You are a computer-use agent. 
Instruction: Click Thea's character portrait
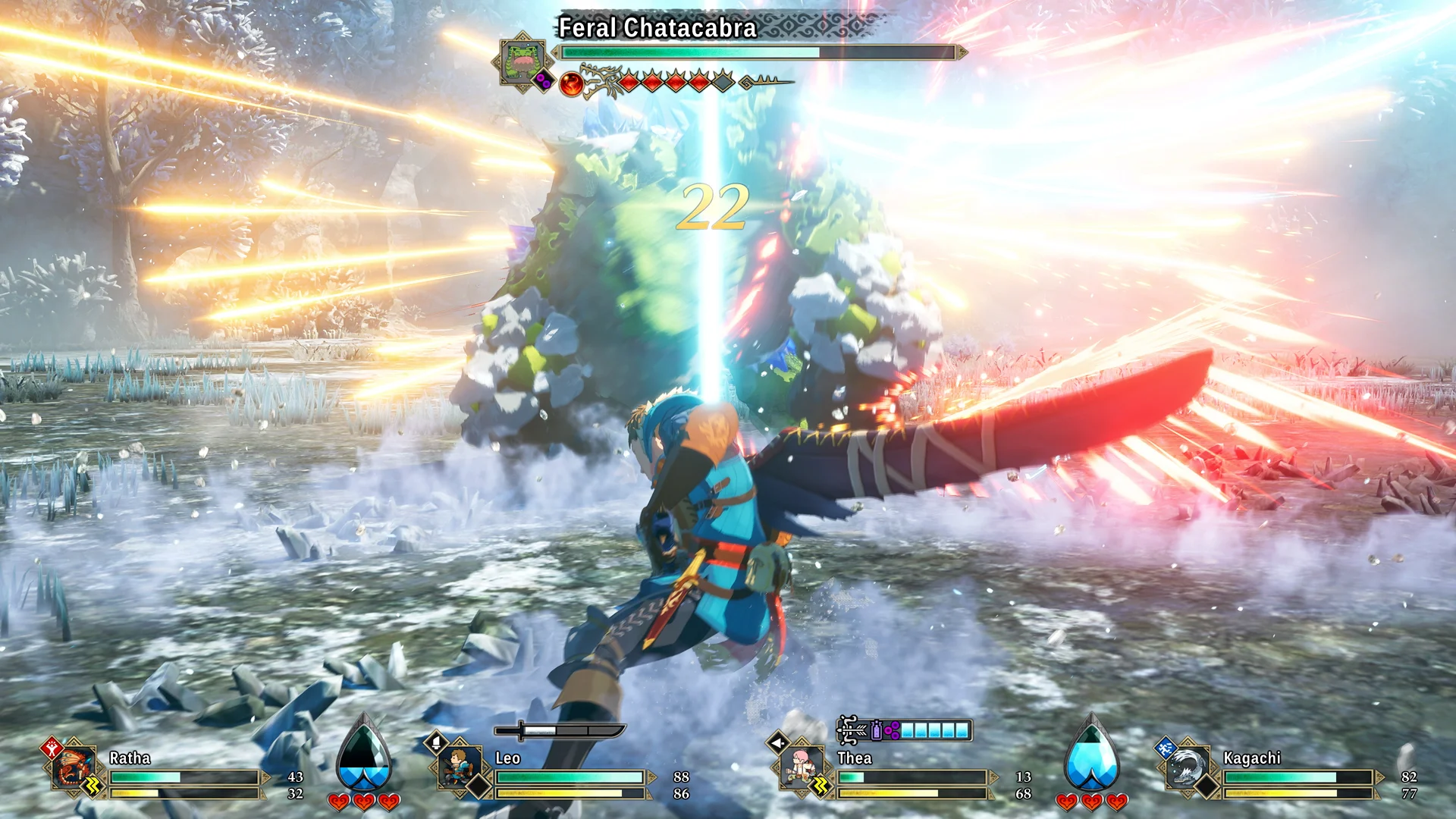pos(801,764)
